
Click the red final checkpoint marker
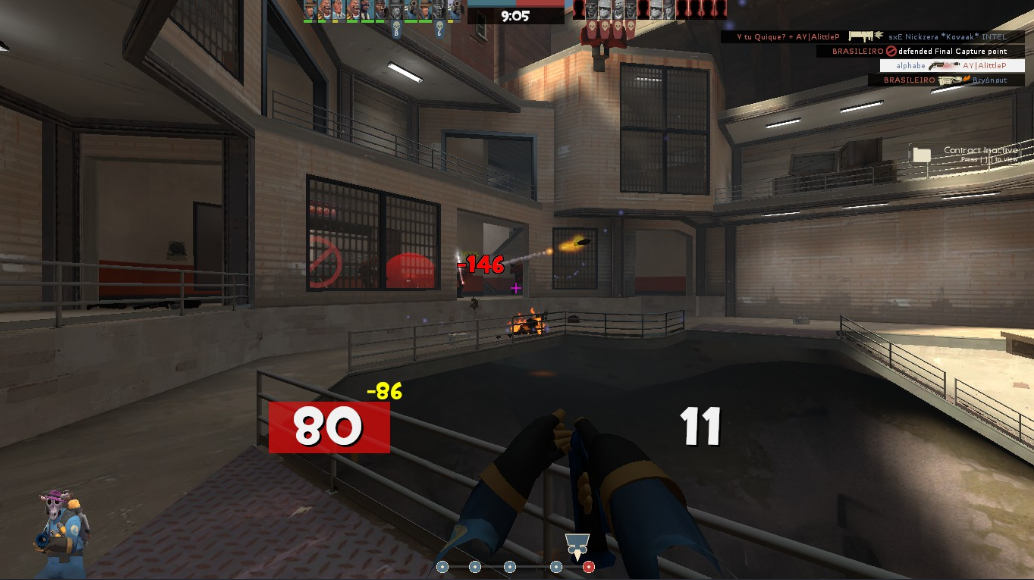588,567
